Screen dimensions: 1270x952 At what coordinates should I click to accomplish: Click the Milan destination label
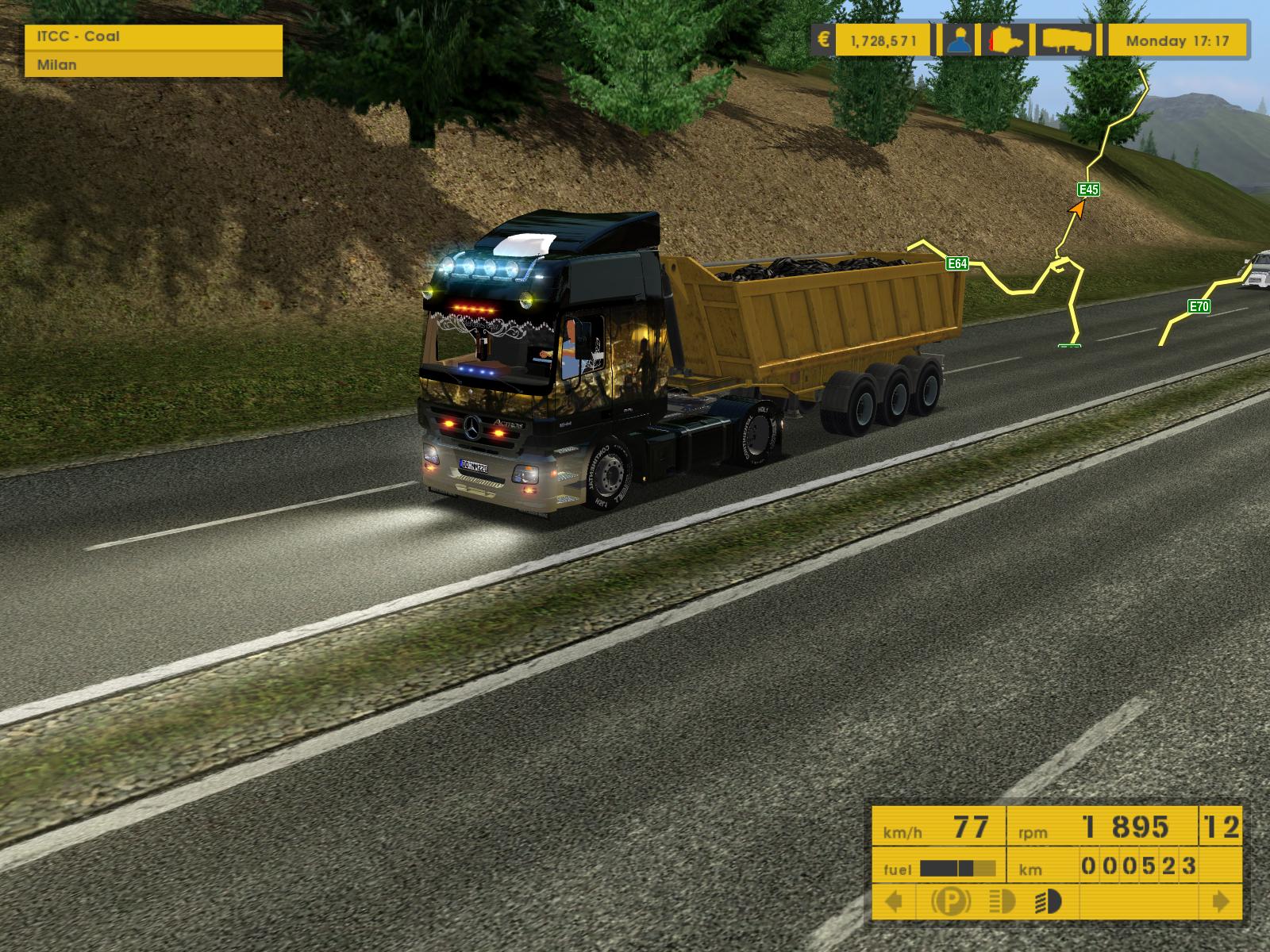pyautogui.click(x=153, y=65)
